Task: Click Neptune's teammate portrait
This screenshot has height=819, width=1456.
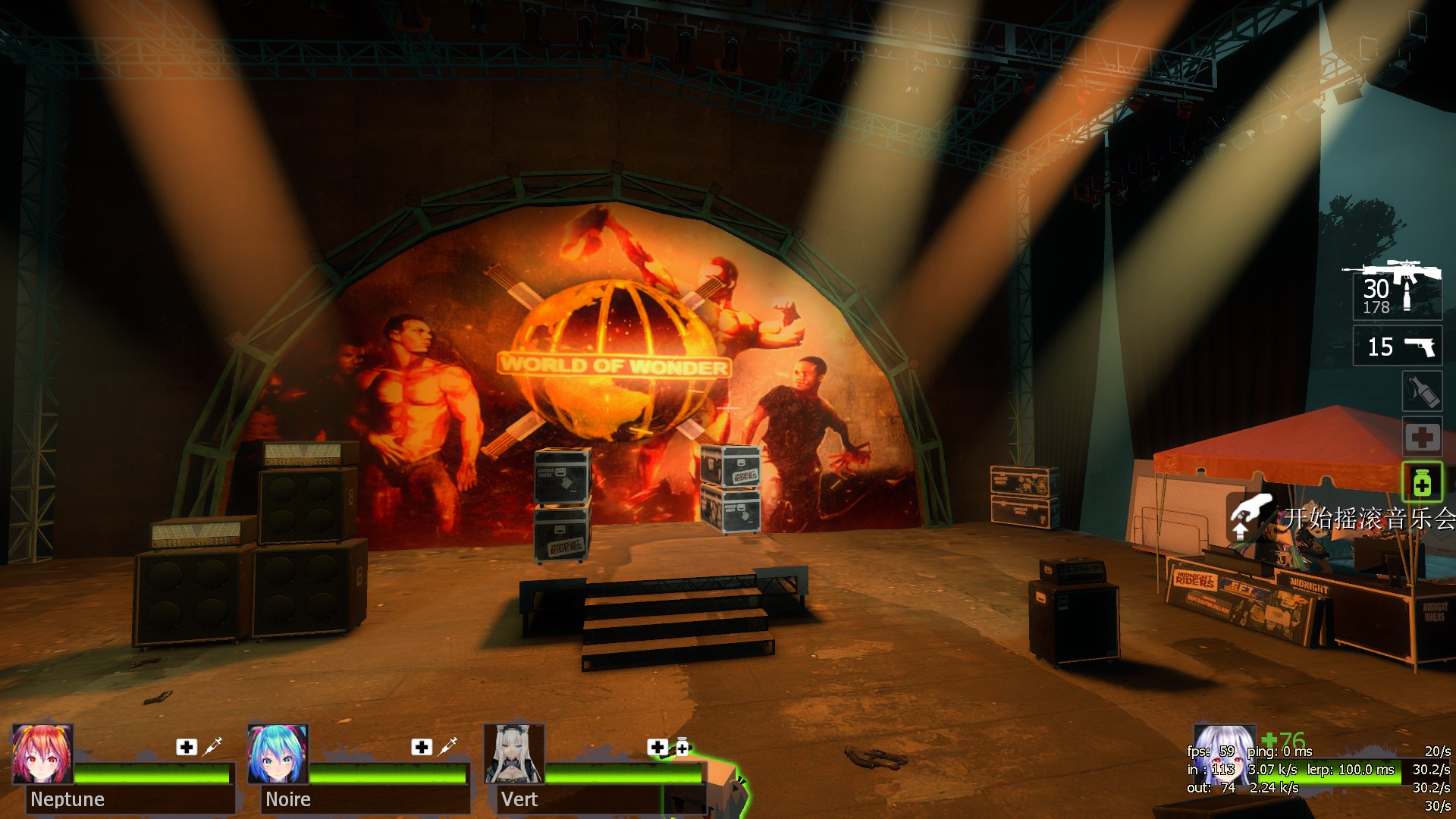Action: pos(42,754)
